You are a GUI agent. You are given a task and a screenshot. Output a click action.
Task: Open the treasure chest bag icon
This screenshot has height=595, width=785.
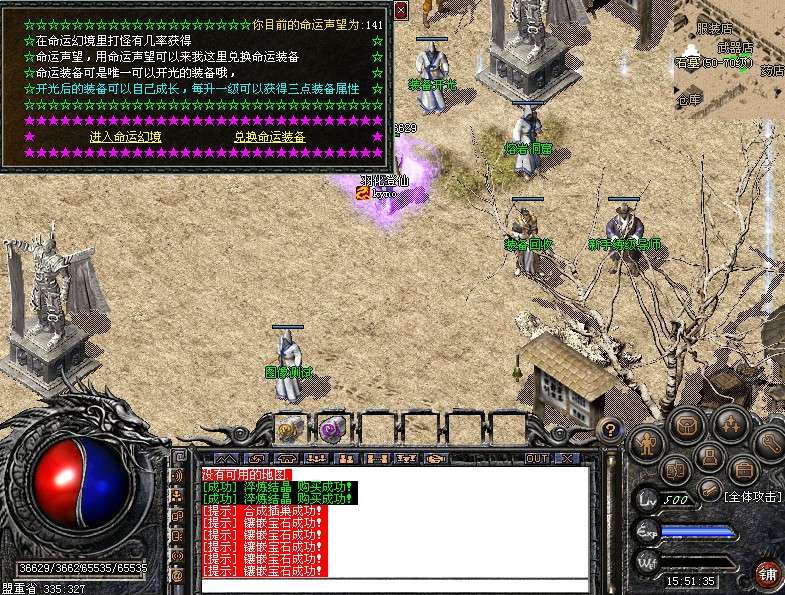(688, 425)
